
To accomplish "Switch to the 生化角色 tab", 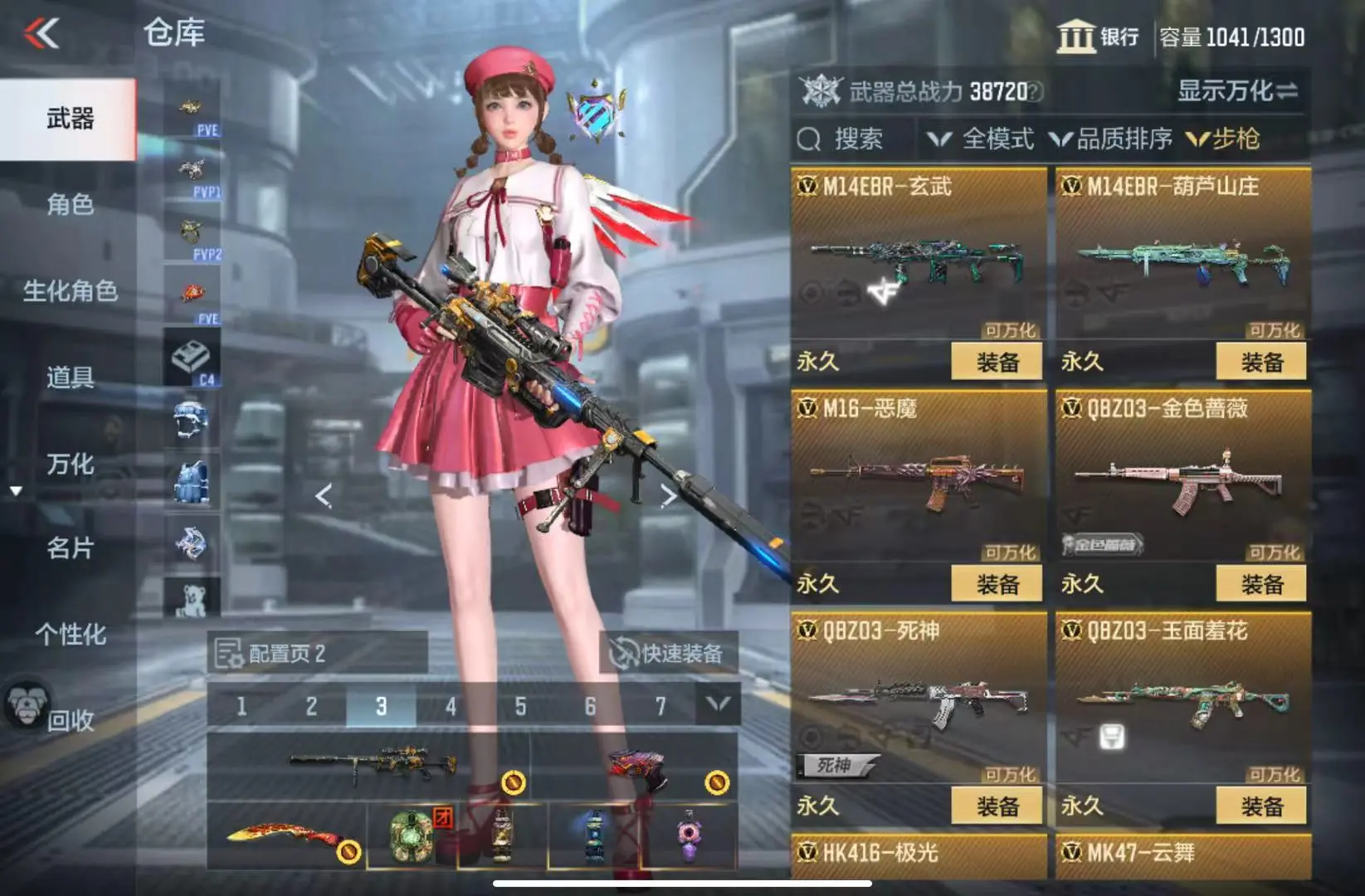I will 70,291.
